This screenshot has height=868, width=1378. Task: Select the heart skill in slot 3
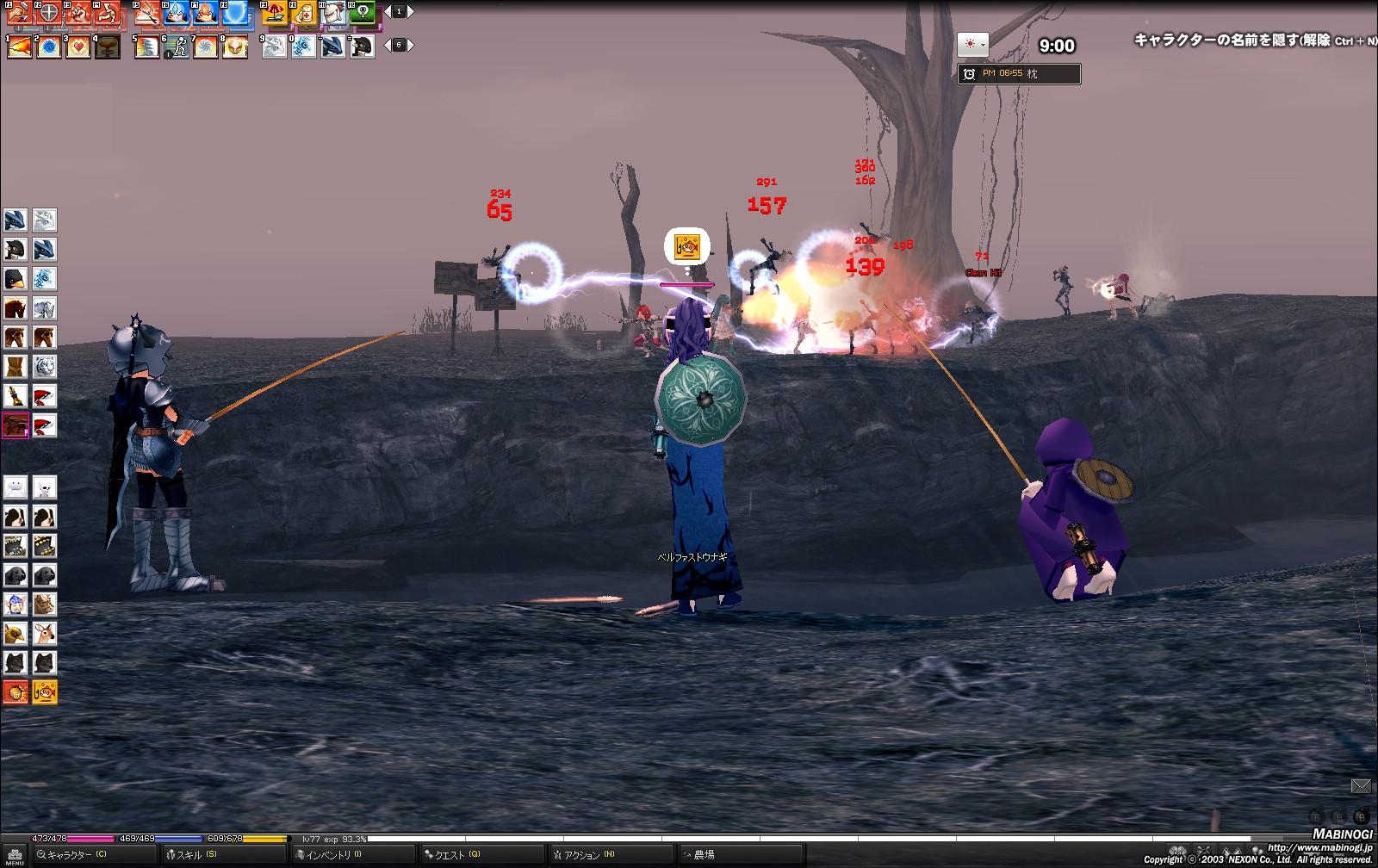(x=78, y=46)
